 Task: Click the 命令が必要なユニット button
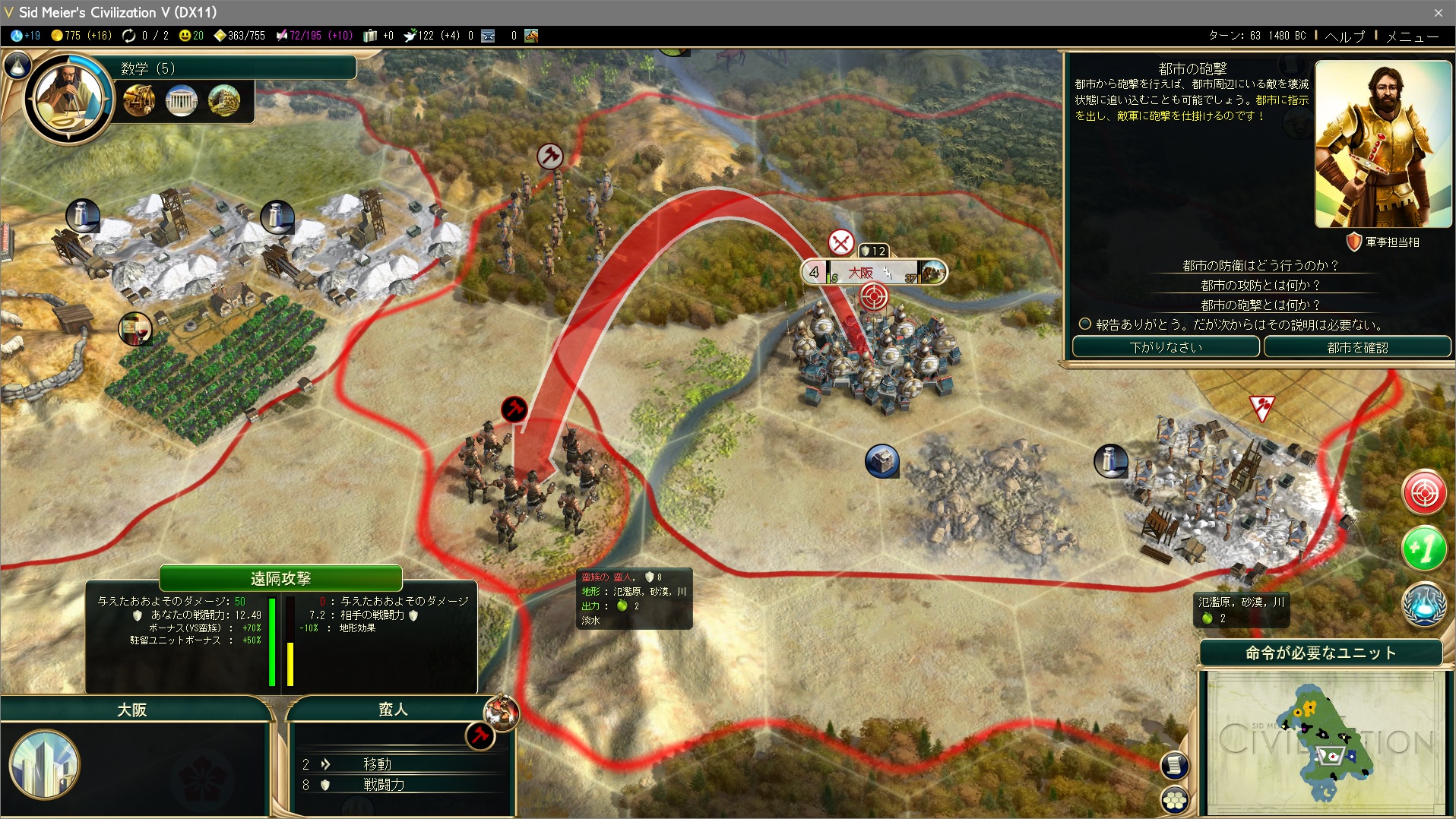tap(1321, 653)
